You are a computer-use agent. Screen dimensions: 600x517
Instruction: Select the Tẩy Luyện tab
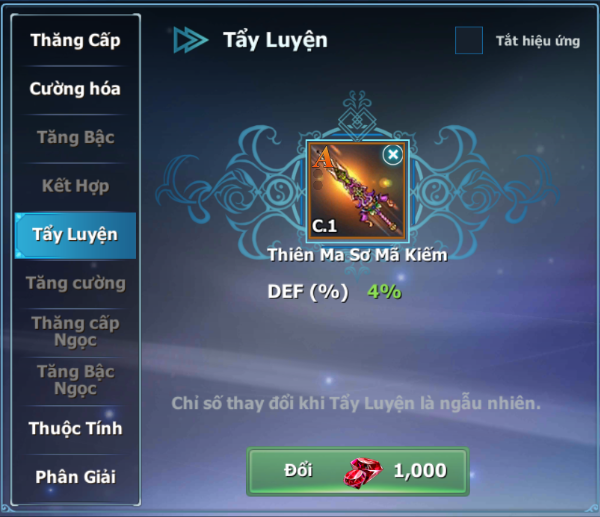tap(75, 235)
